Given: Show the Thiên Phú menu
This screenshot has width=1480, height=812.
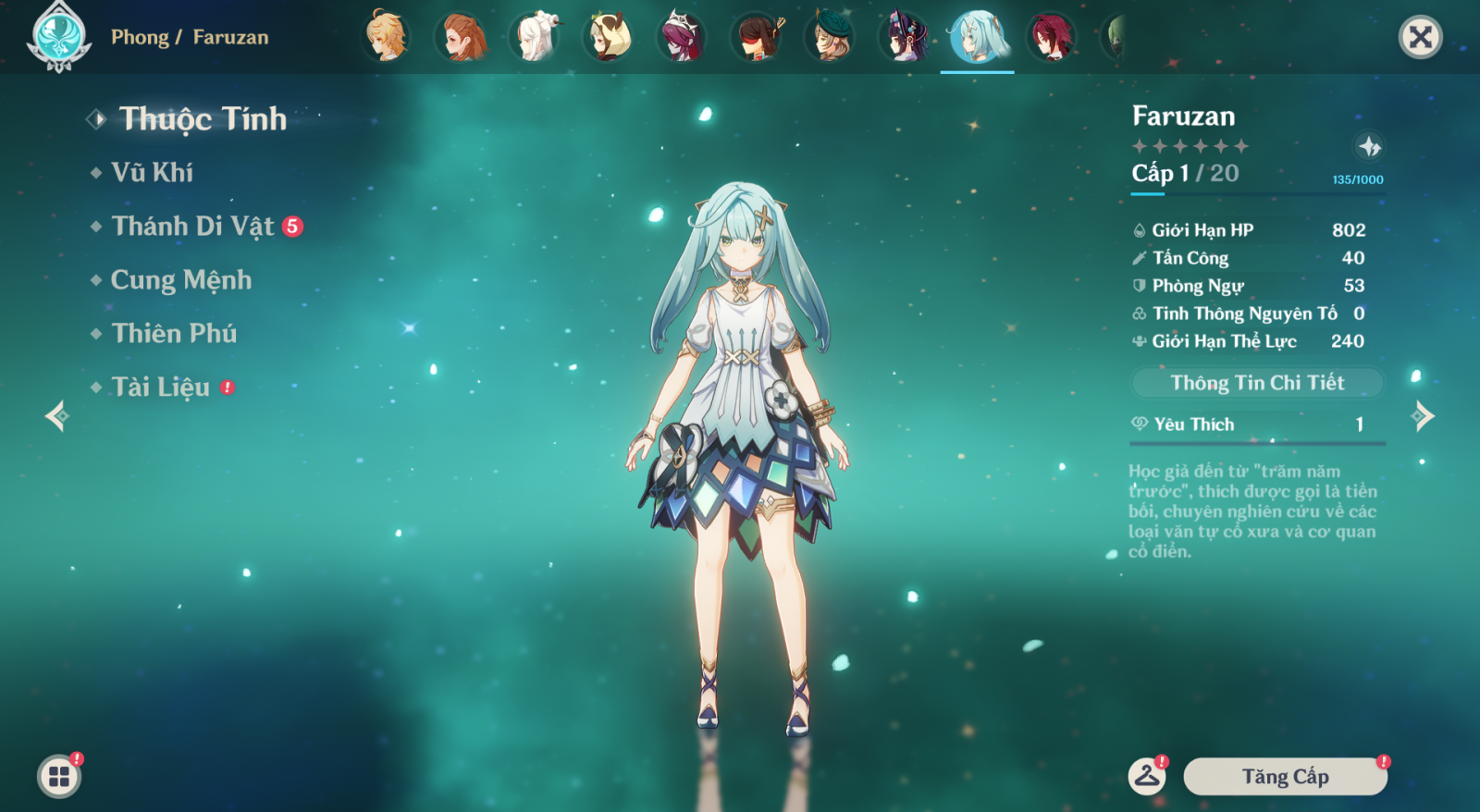Looking at the screenshot, I should point(174,334).
